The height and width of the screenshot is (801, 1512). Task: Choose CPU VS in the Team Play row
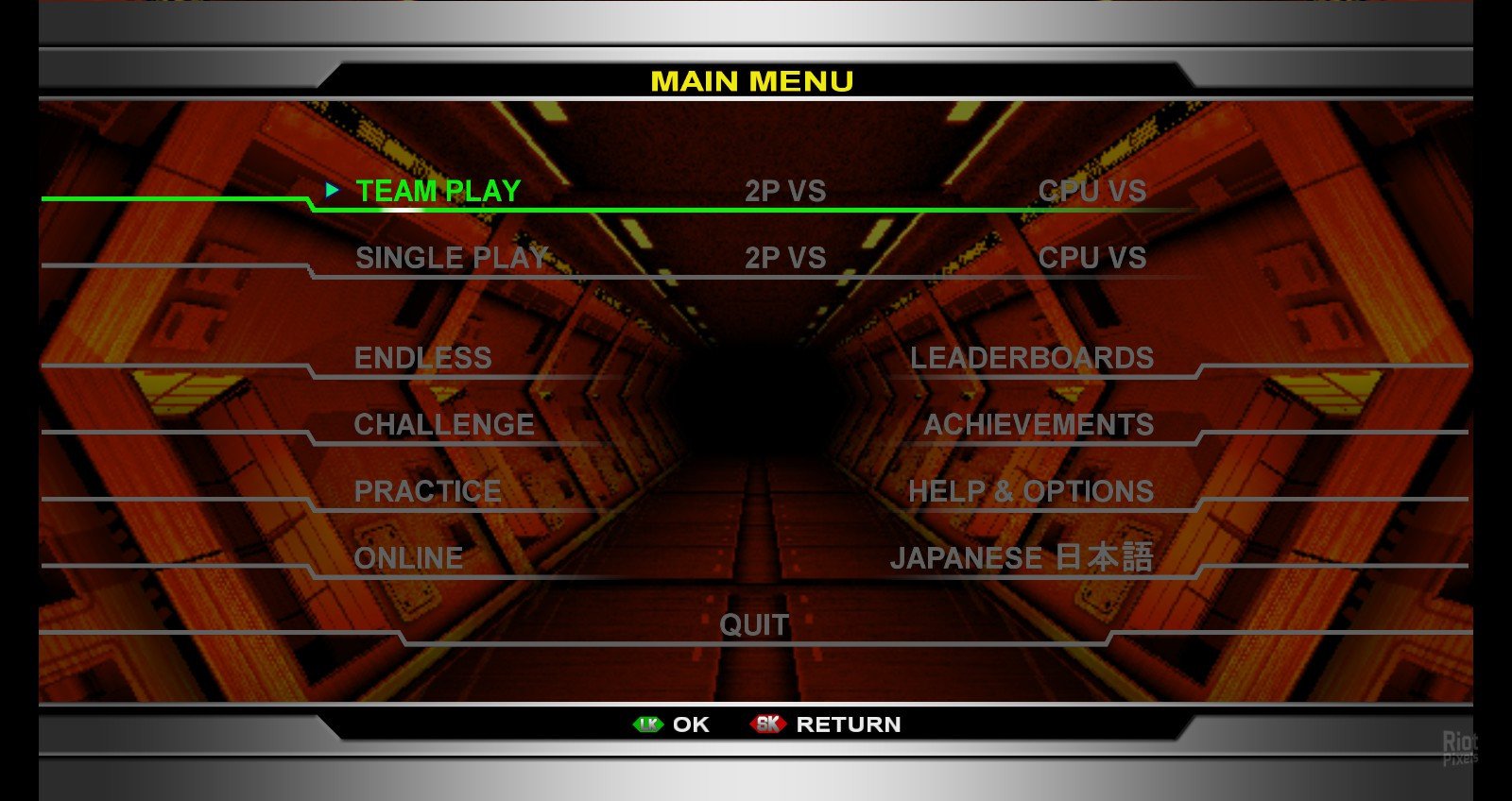coord(1091,191)
